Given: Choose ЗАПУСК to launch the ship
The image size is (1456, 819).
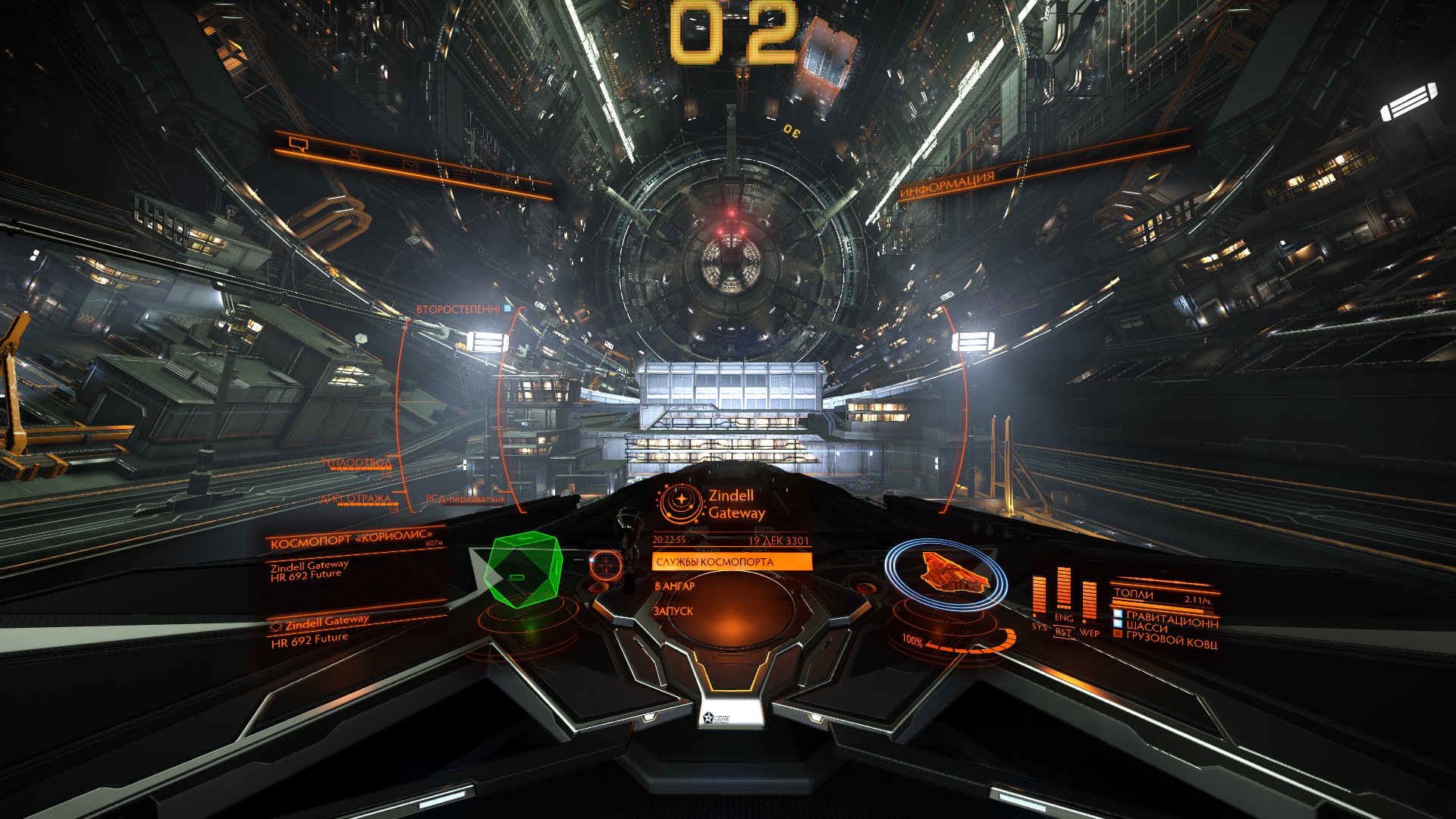Looking at the screenshot, I should click(x=673, y=611).
